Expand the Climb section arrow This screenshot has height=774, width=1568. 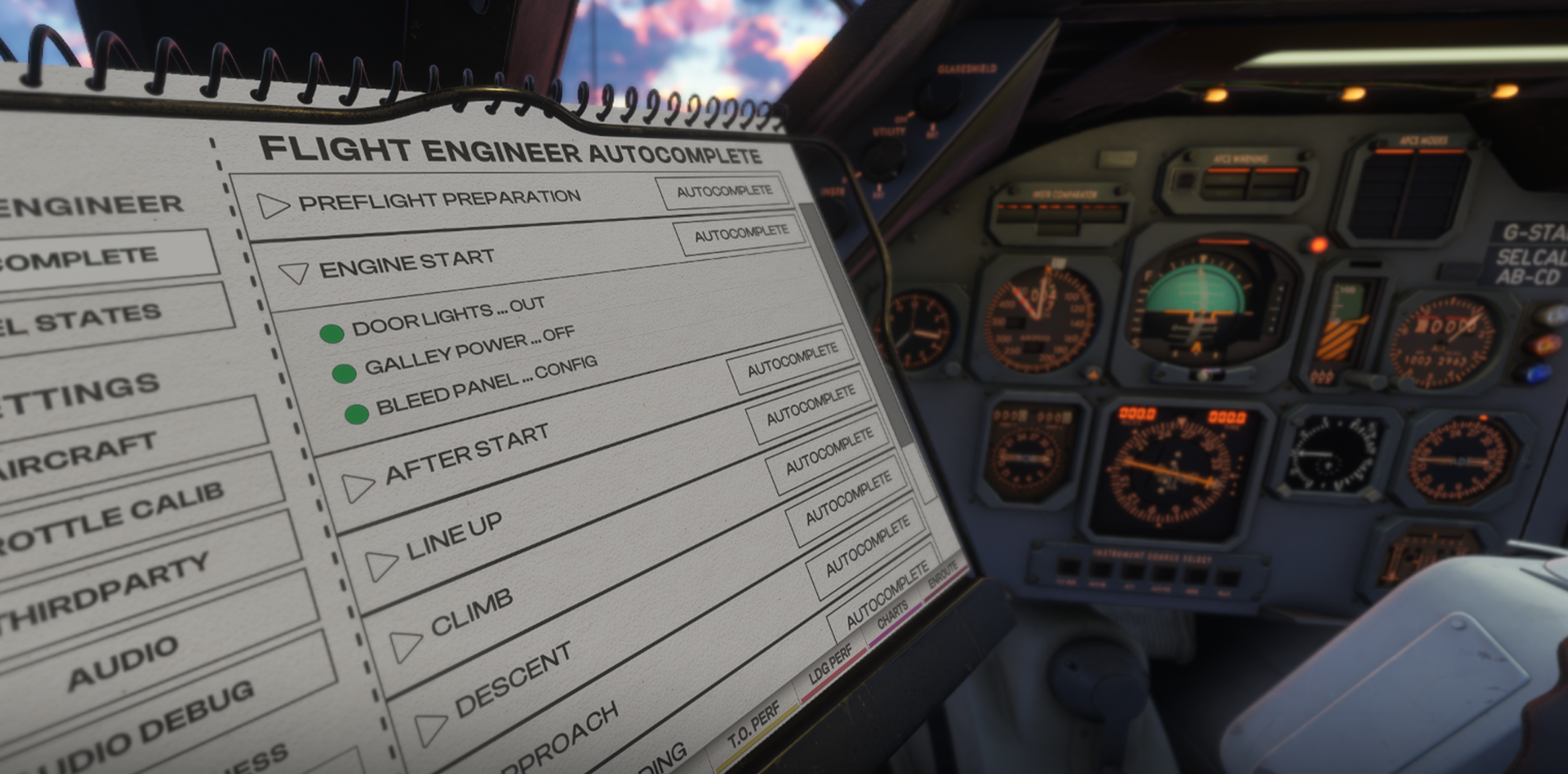pyautogui.click(x=405, y=644)
